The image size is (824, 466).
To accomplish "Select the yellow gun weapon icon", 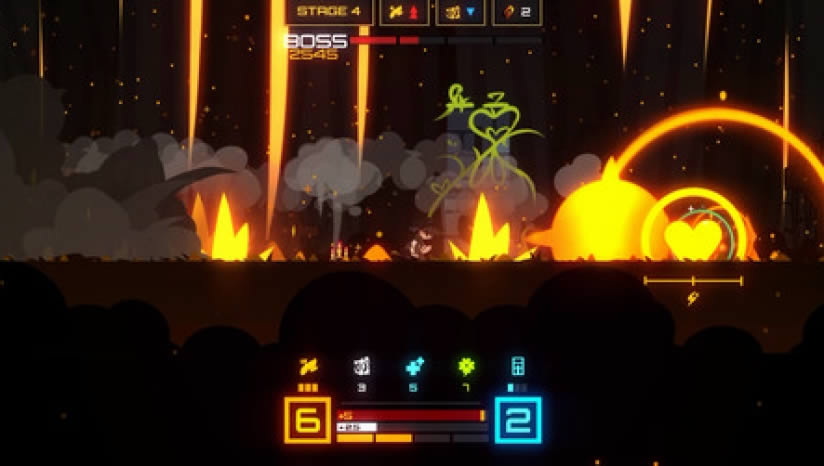I will (x=308, y=366).
